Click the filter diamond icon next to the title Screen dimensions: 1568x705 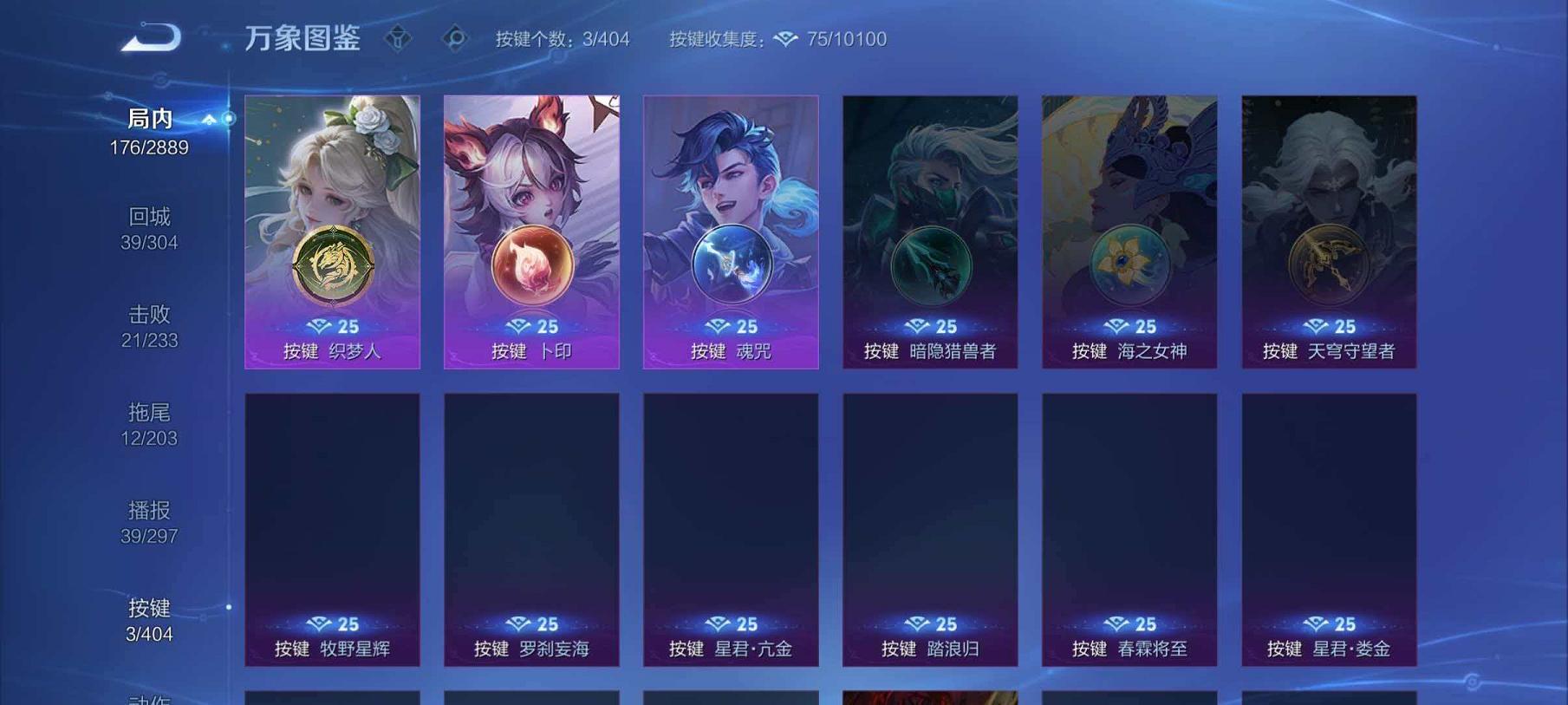pos(399,39)
